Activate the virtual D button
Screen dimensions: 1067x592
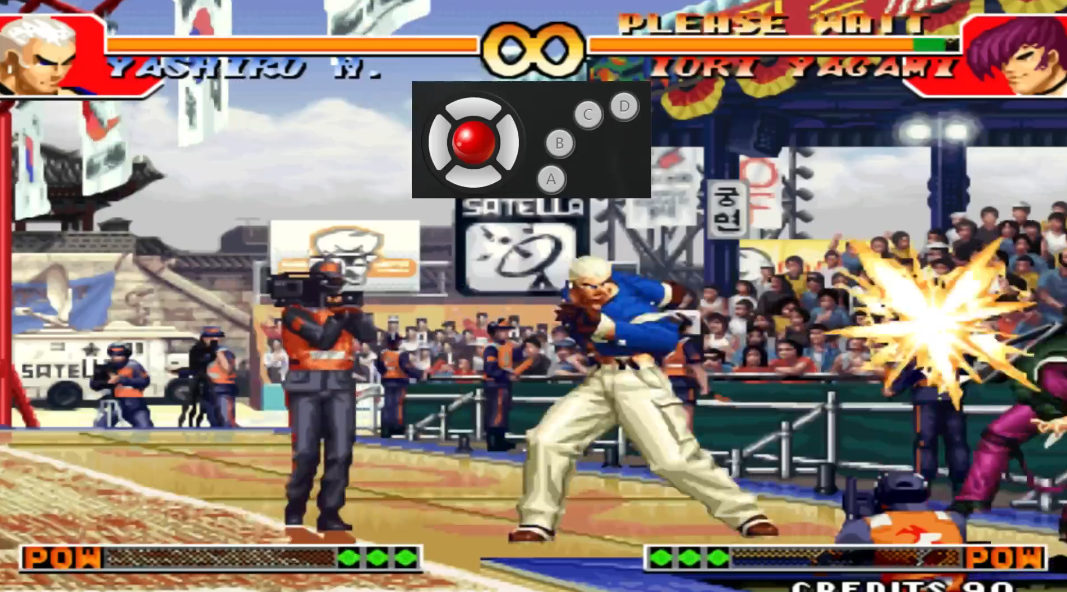pyautogui.click(x=624, y=105)
